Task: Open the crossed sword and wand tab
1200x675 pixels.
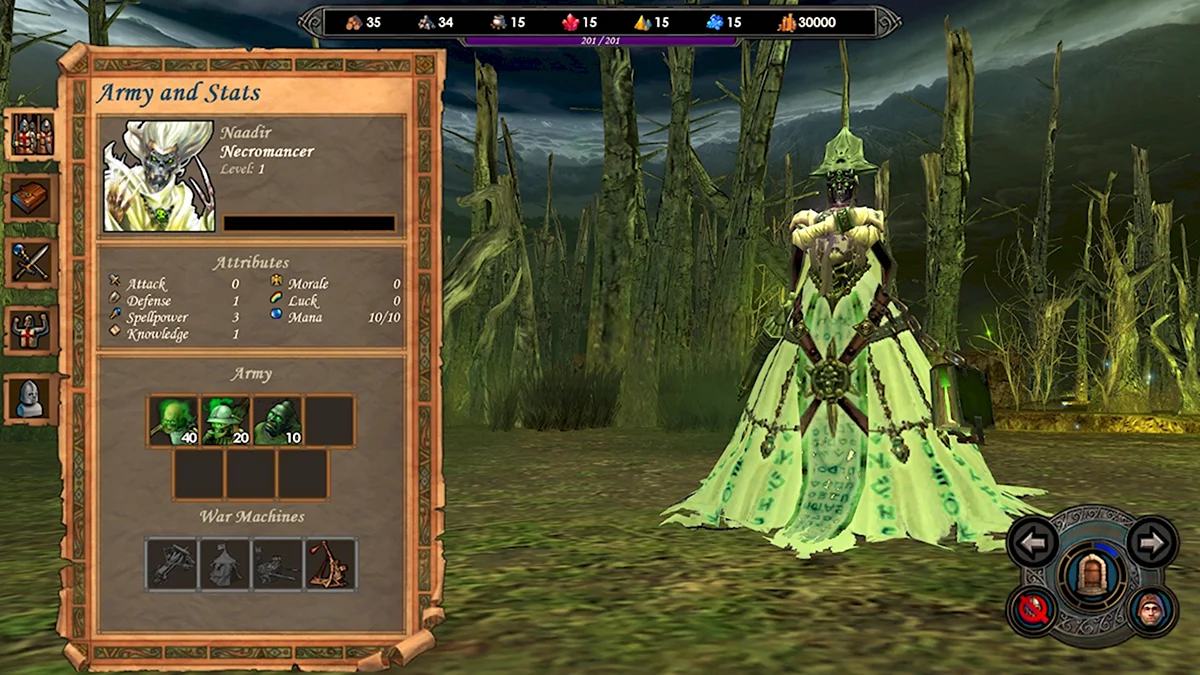Action: click(x=33, y=263)
